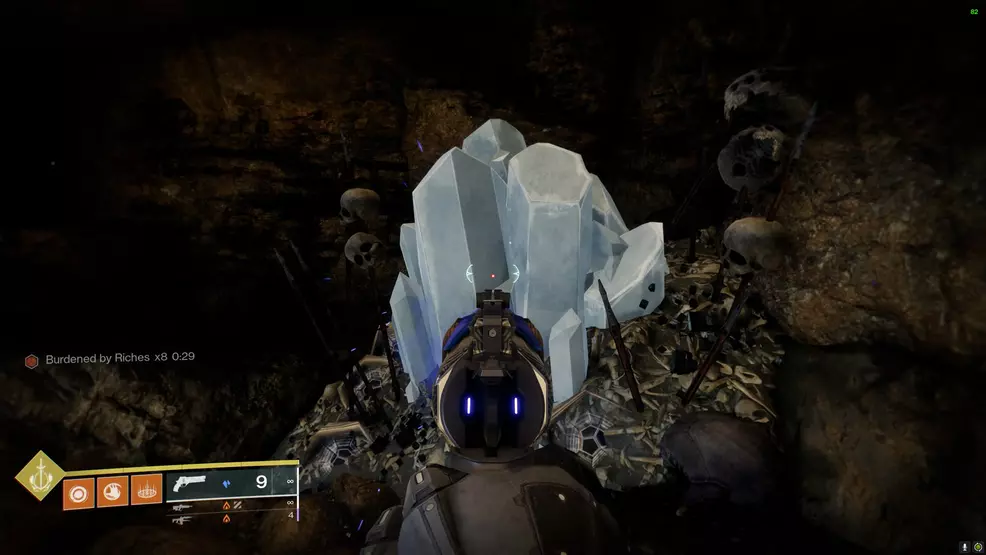This screenshot has height=555, width=986.
Task: Click the microphone overlay icon
Action: 964,547
